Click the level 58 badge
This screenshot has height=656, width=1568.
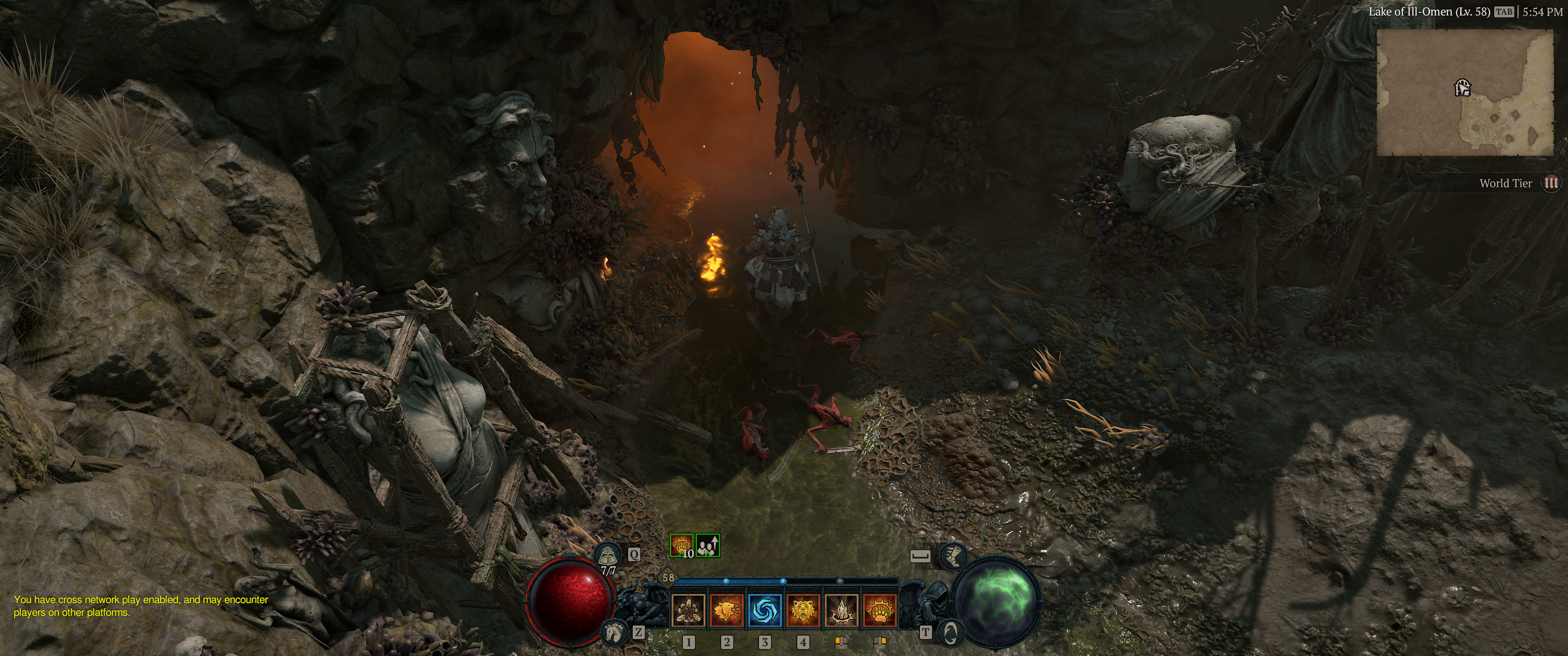(x=668, y=578)
